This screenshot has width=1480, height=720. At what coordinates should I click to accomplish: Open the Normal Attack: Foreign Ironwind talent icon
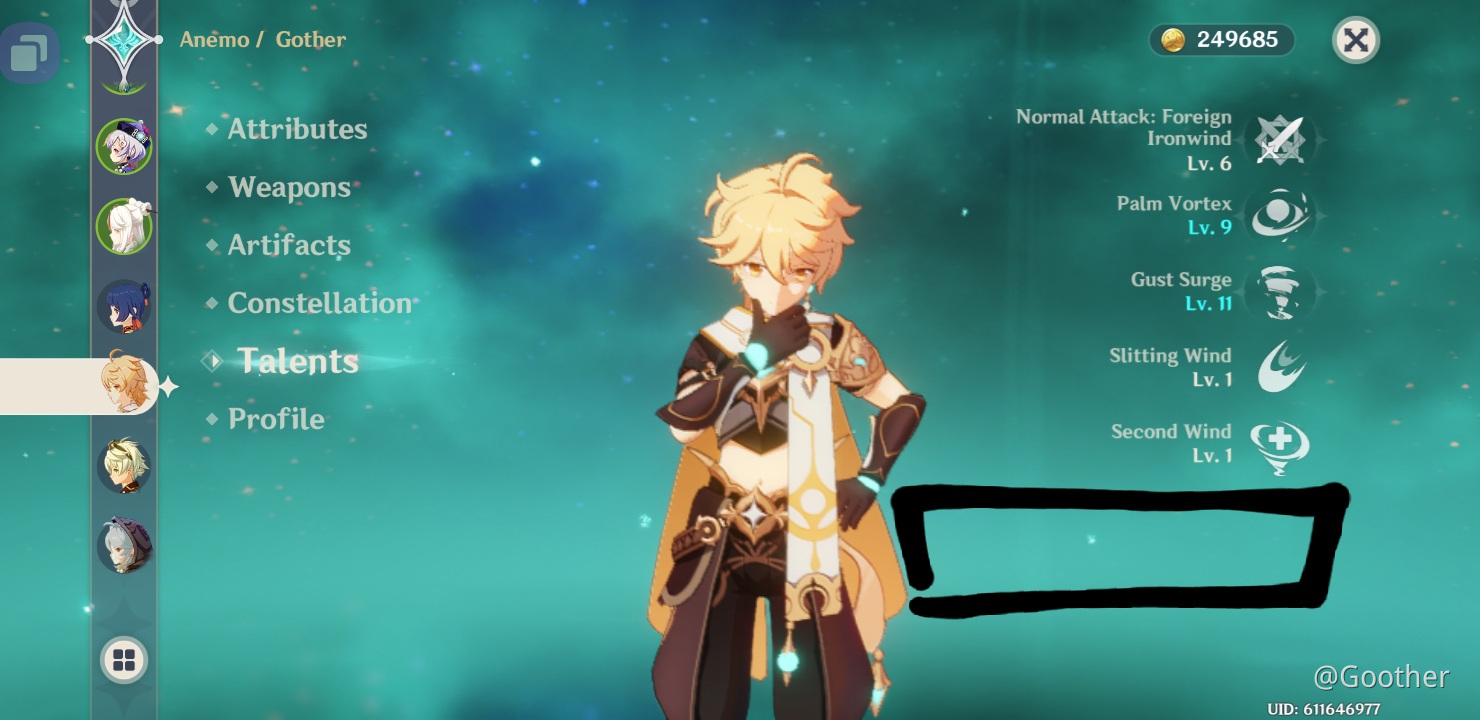[x=1280, y=140]
